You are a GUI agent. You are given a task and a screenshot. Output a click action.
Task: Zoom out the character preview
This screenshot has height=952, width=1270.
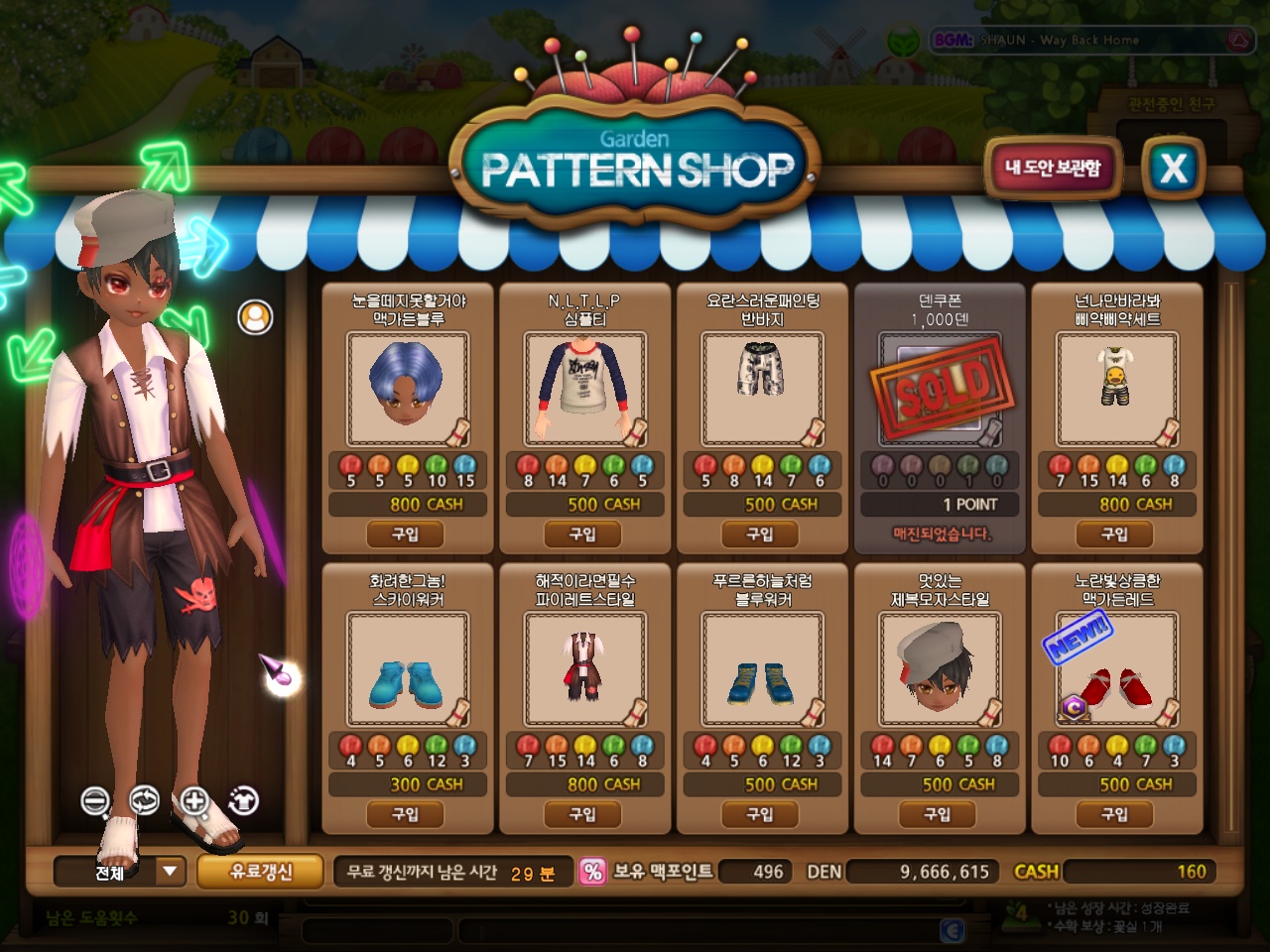click(x=95, y=800)
